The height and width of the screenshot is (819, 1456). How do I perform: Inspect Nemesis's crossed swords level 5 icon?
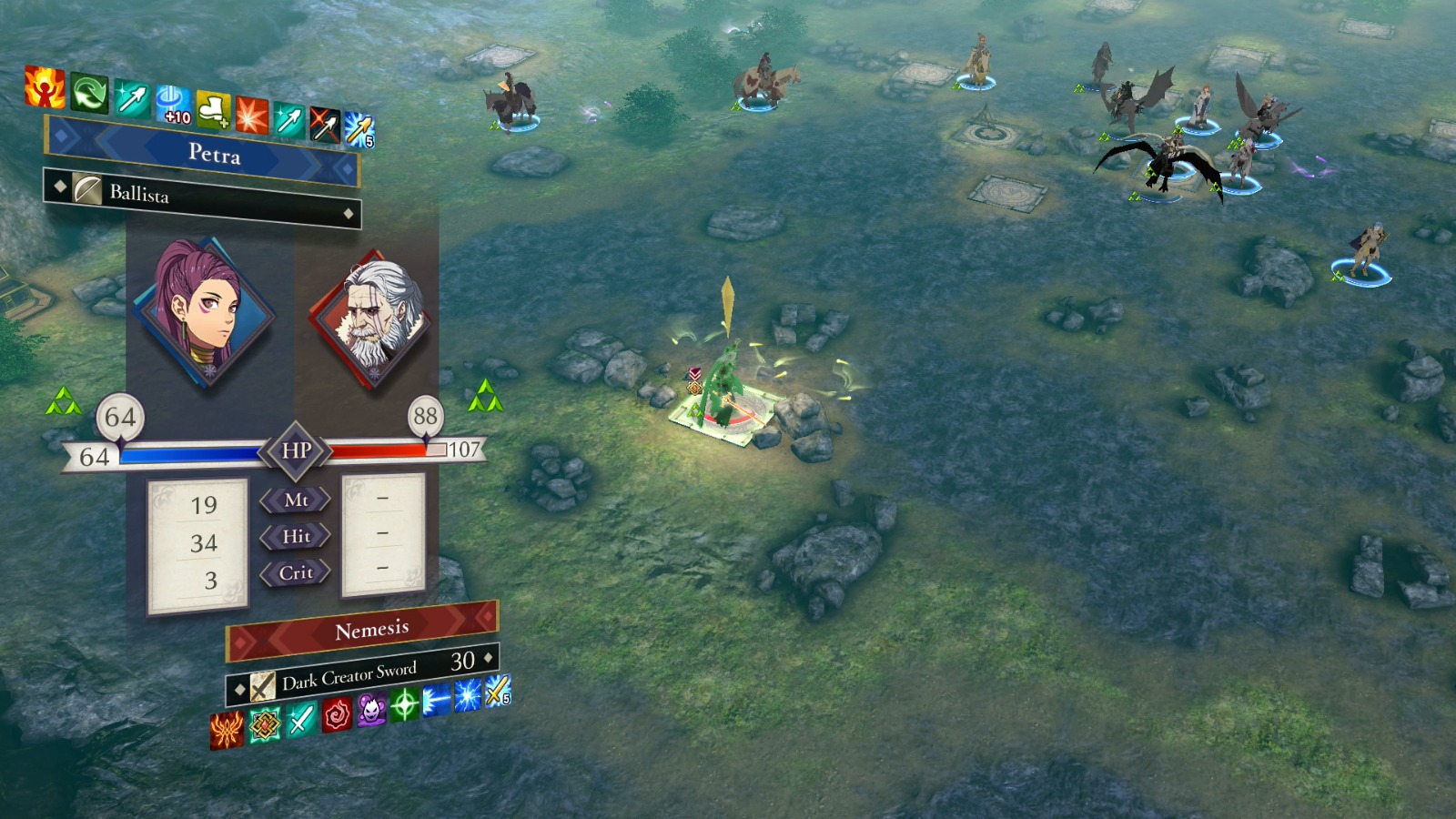(498, 692)
